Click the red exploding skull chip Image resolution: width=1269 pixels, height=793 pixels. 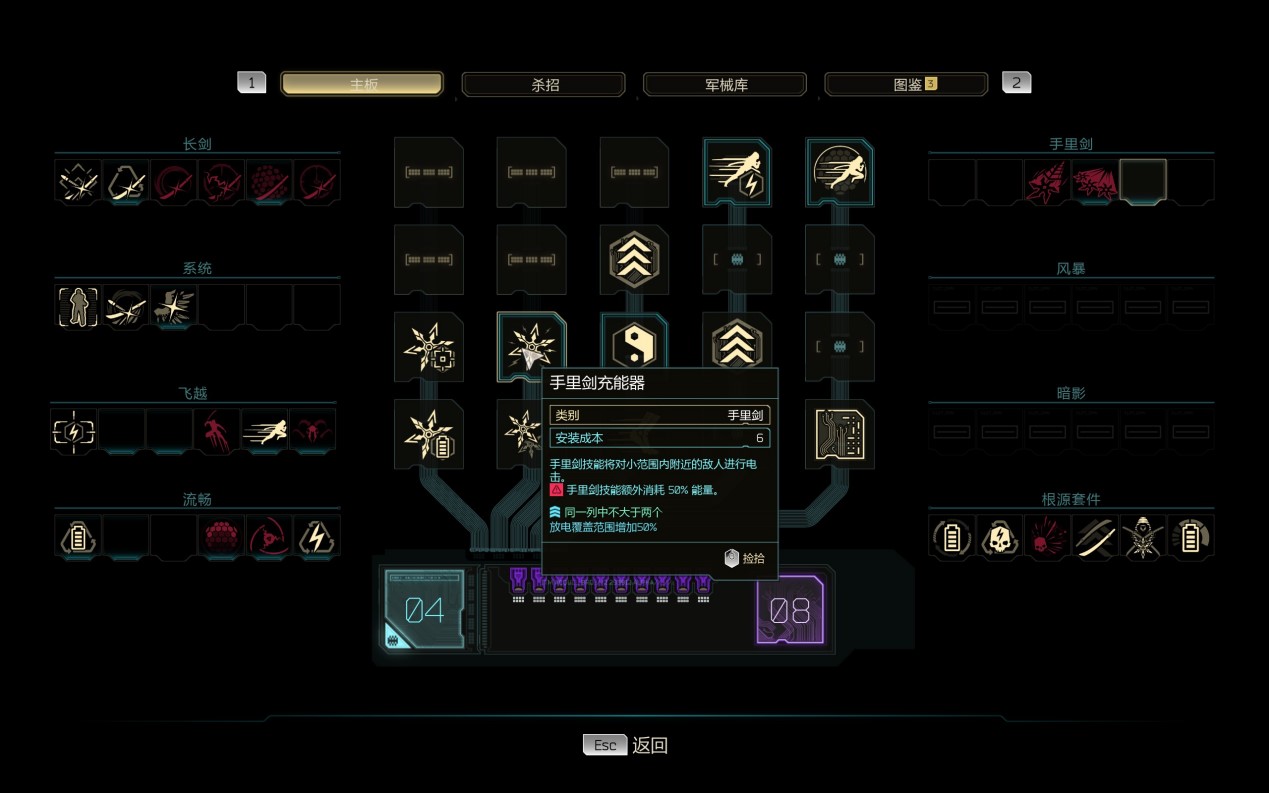(1046, 536)
